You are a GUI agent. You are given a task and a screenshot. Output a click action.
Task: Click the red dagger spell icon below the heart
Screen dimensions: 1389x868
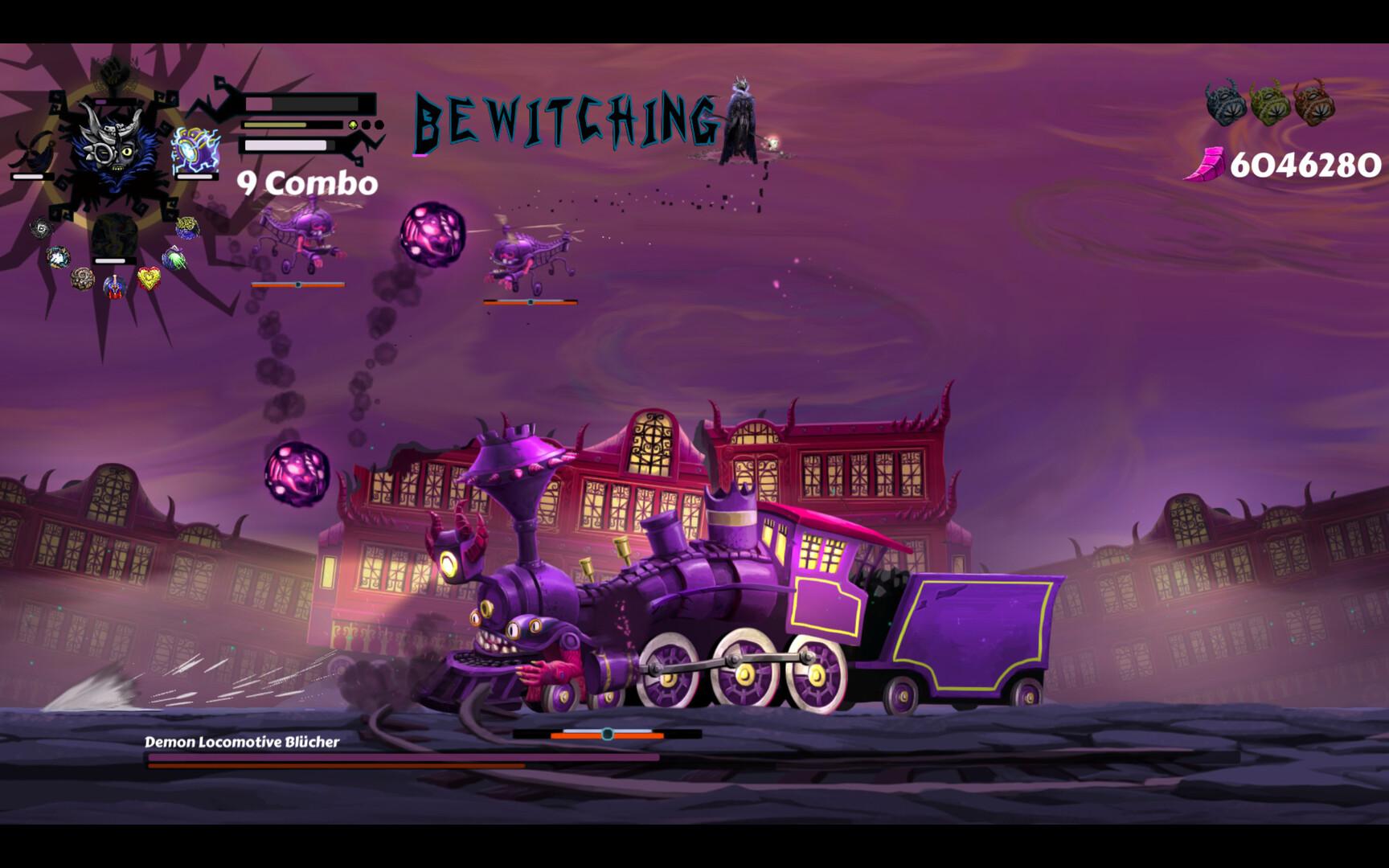coord(115,287)
